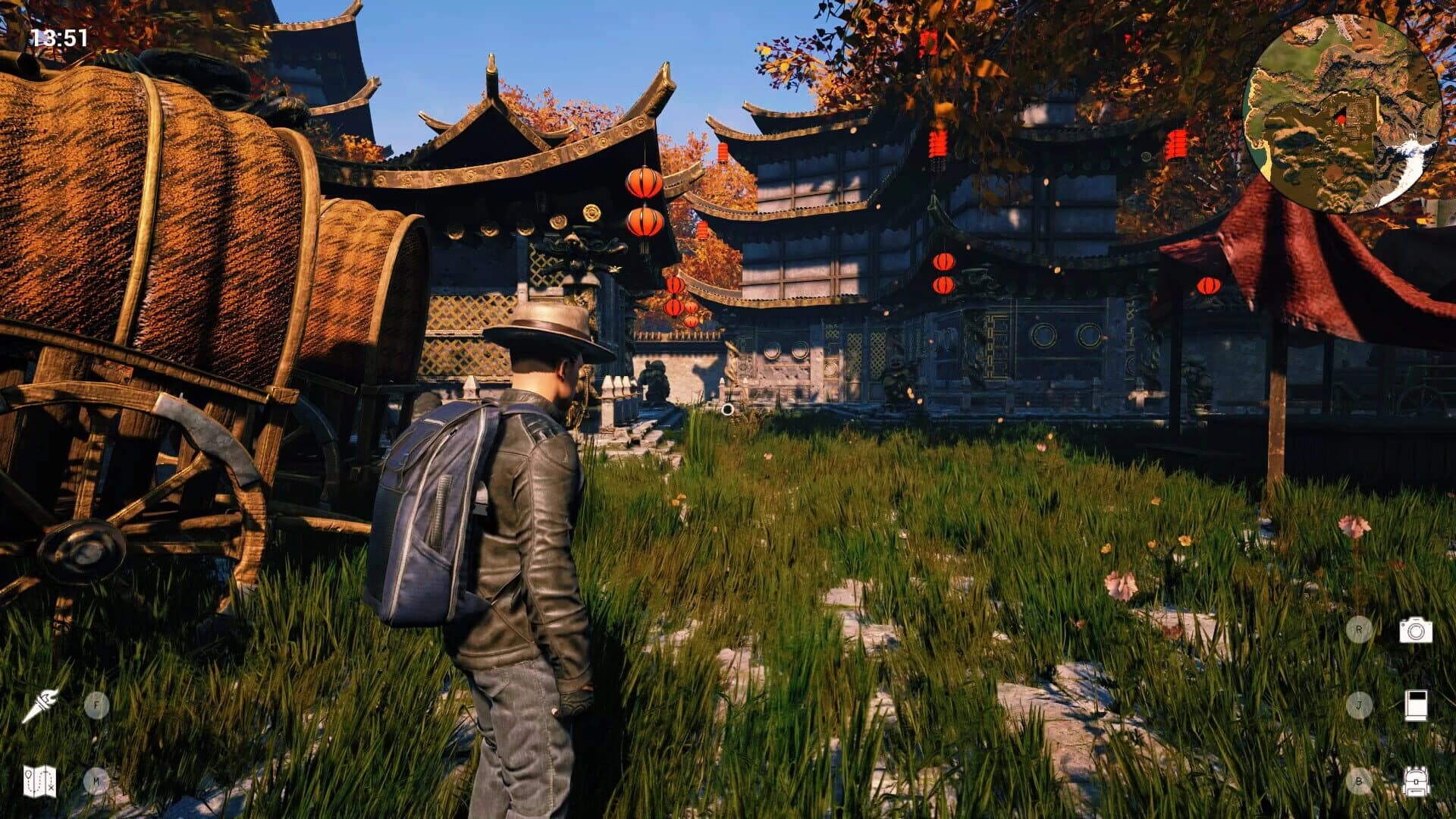
Task: Select the torch icon in the lower-left HUD
Action: [43, 705]
